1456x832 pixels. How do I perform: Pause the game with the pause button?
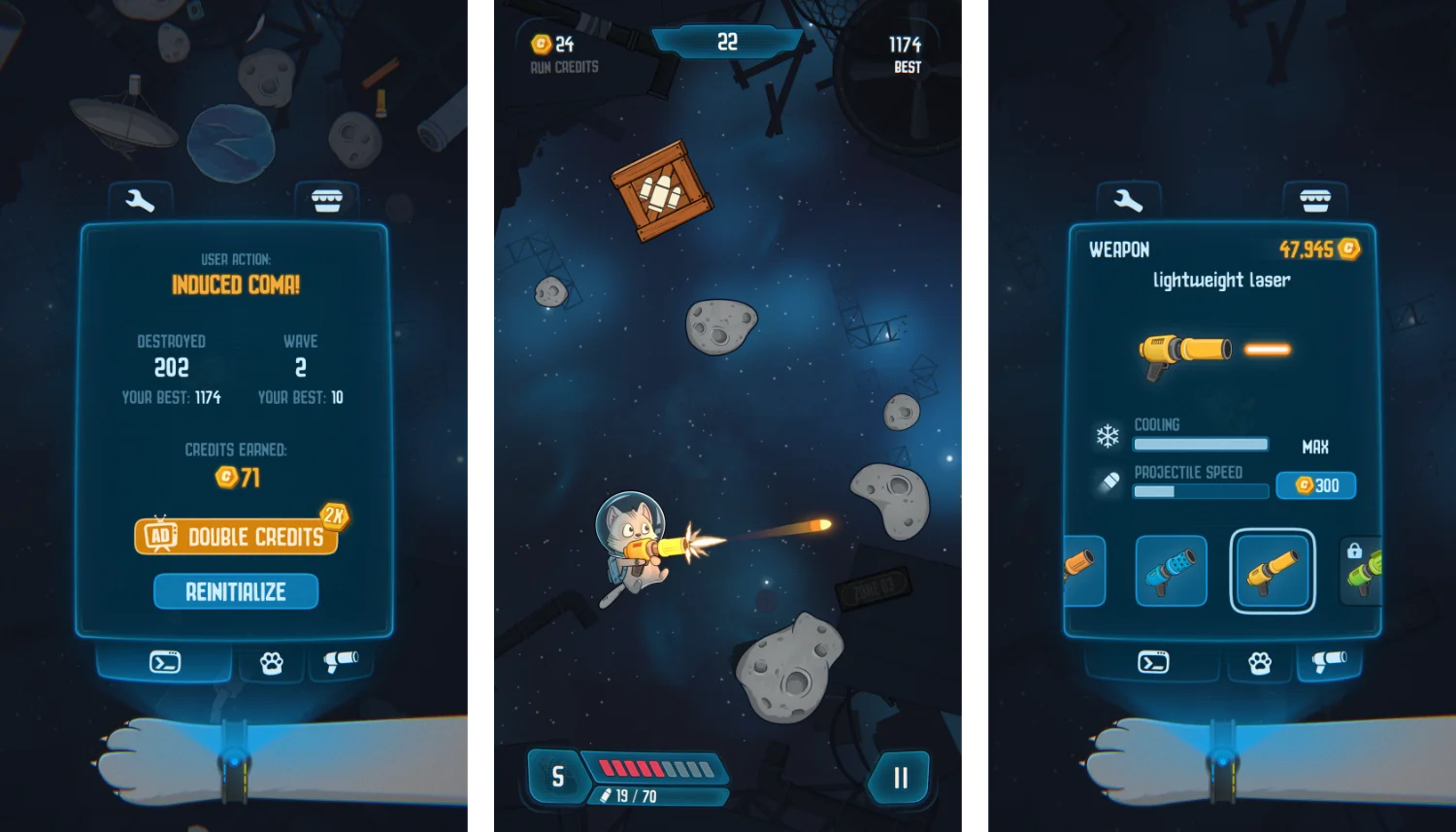click(900, 777)
